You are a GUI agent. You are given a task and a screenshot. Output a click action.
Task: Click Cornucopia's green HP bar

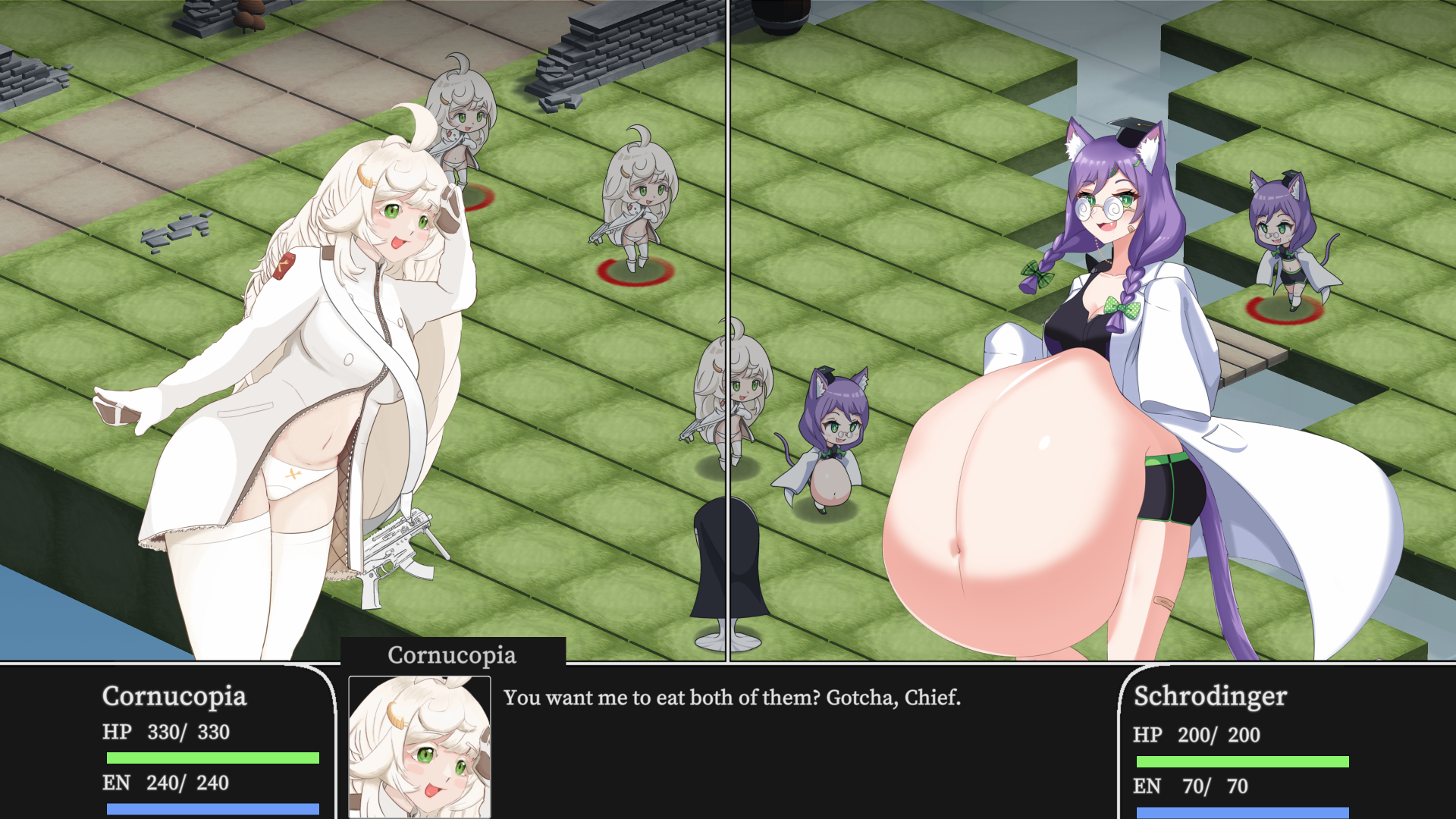213,757
